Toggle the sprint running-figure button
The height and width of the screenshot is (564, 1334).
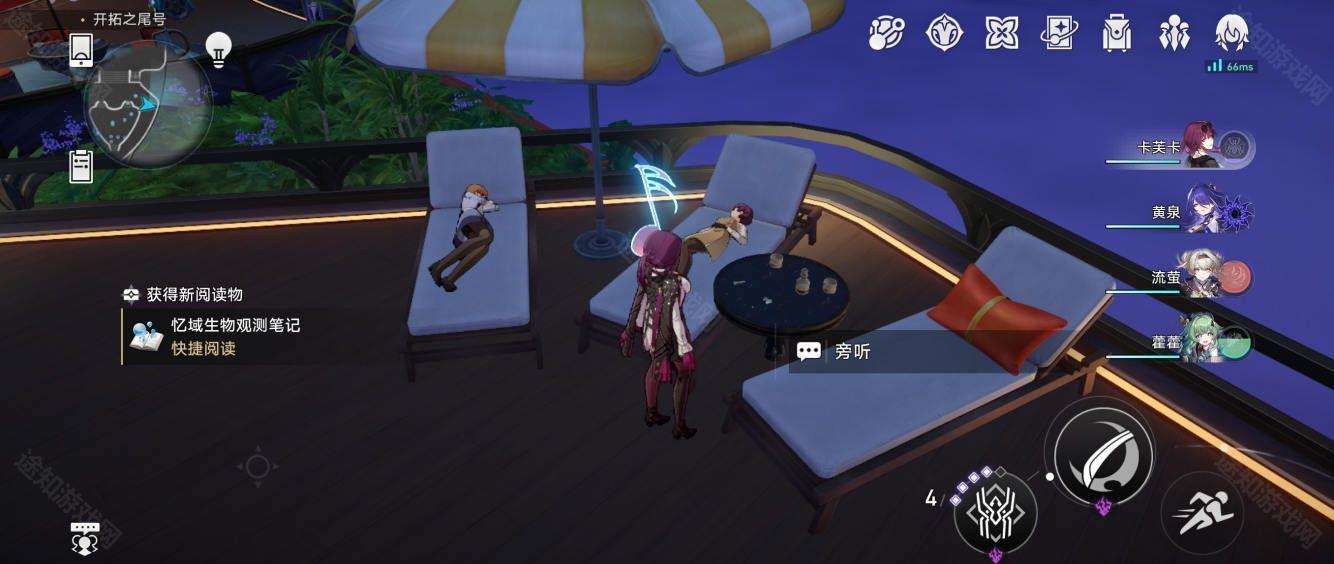(x=1201, y=512)
